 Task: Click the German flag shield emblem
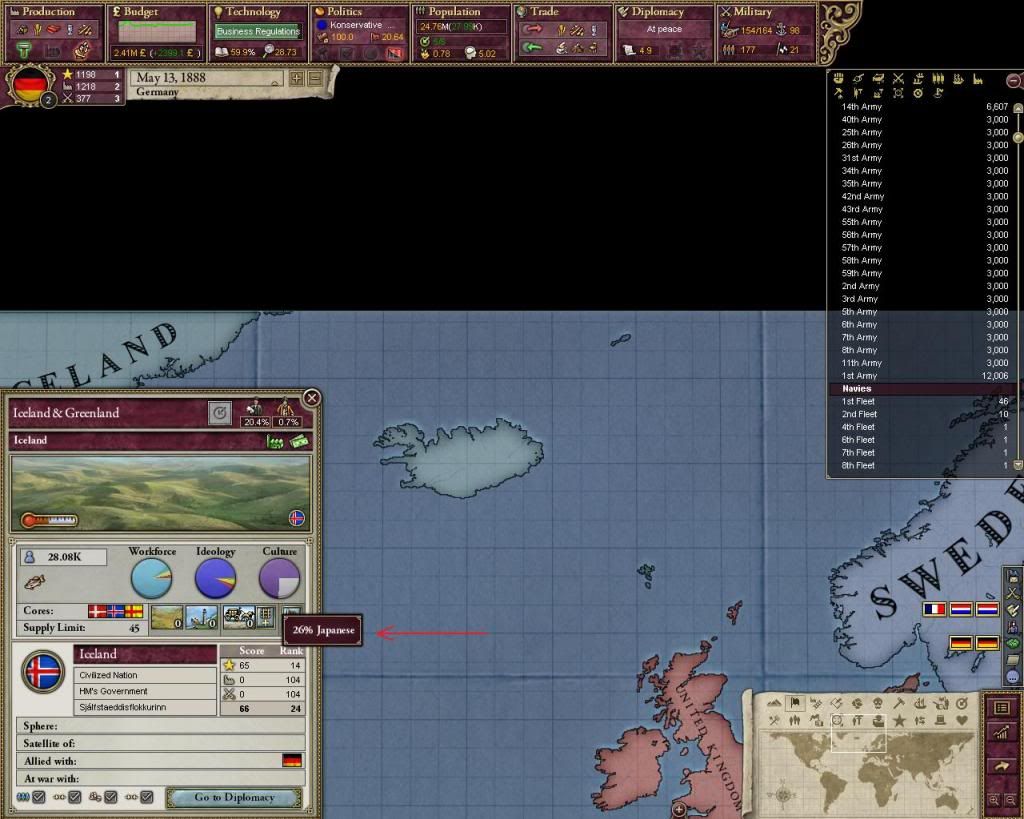pos(32,86)
